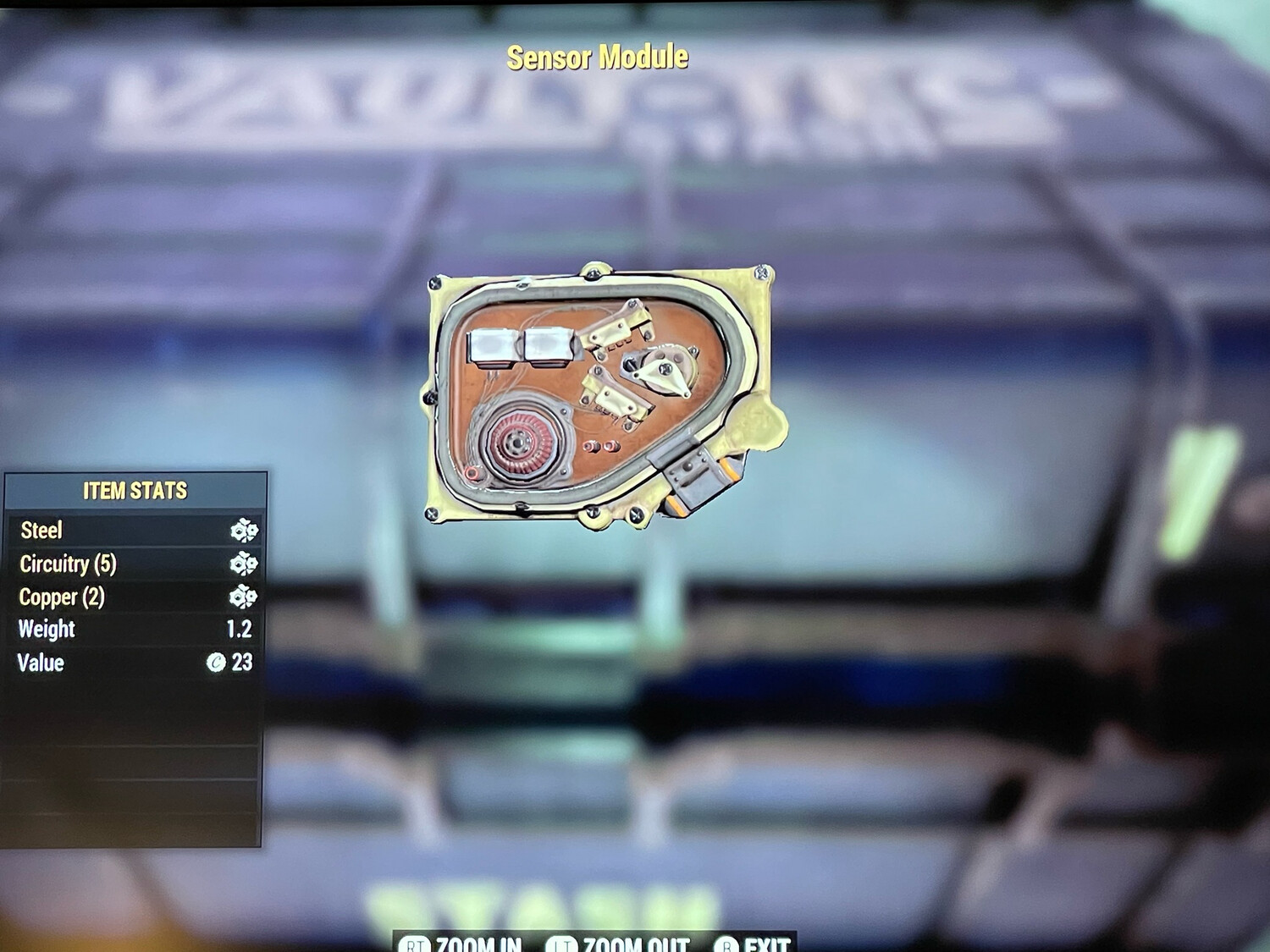Click the B button glyph beside Exit
1270x952 pixels.
click(x=728, y=944)
